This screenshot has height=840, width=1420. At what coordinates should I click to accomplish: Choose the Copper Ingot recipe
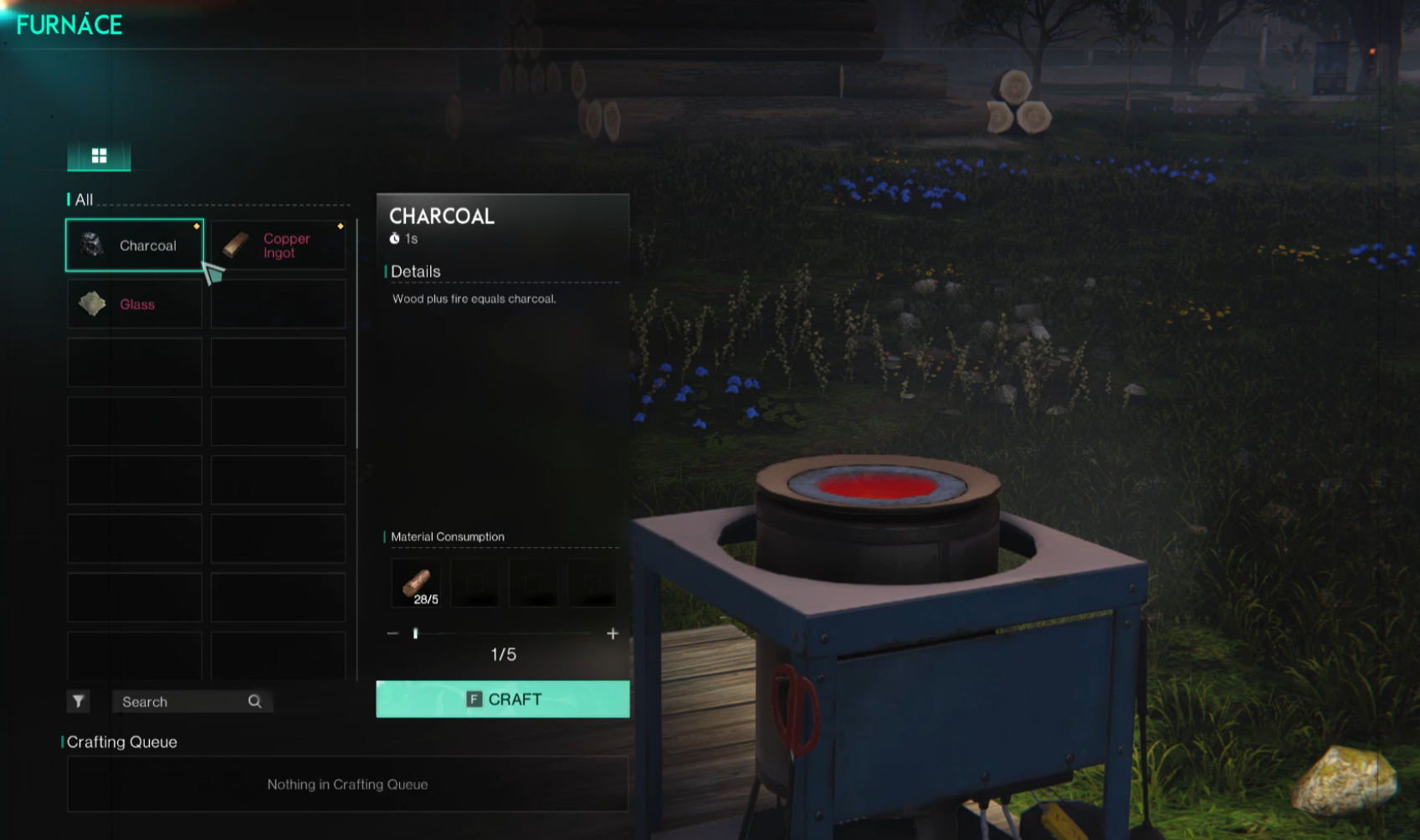[x=278, y=245]
